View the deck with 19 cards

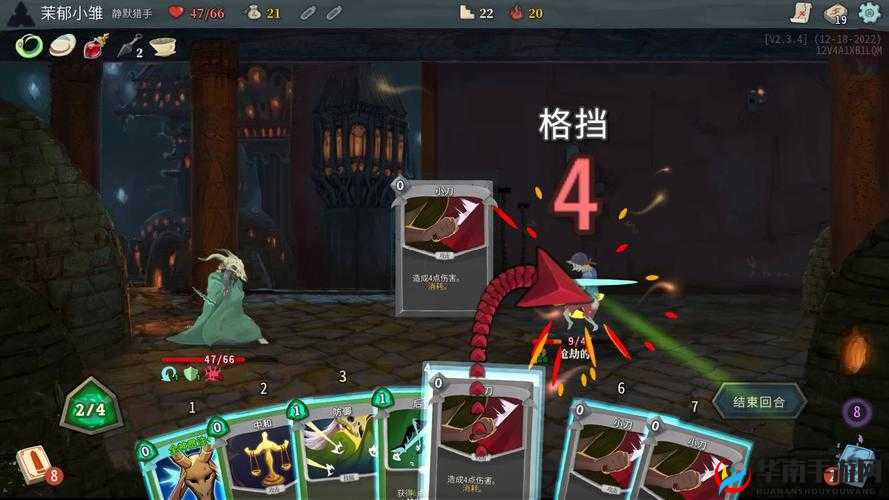tap(835, 13)
